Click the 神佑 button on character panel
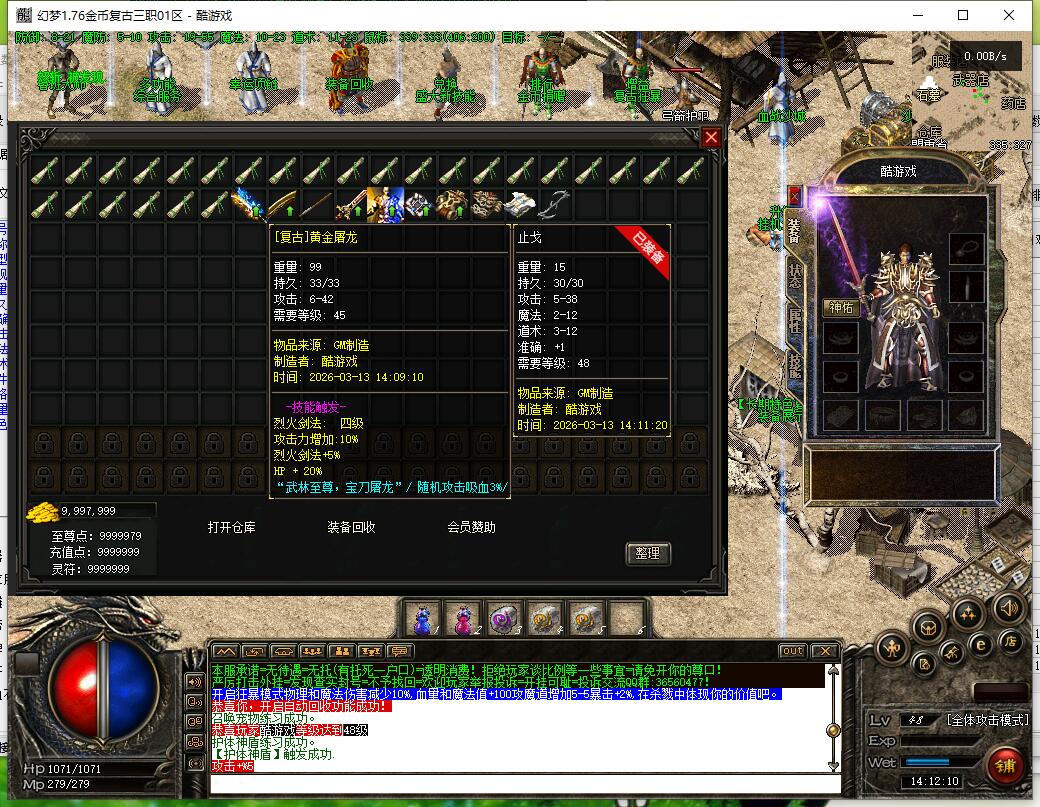The image size is (1040, 807). tap(841, 308)
